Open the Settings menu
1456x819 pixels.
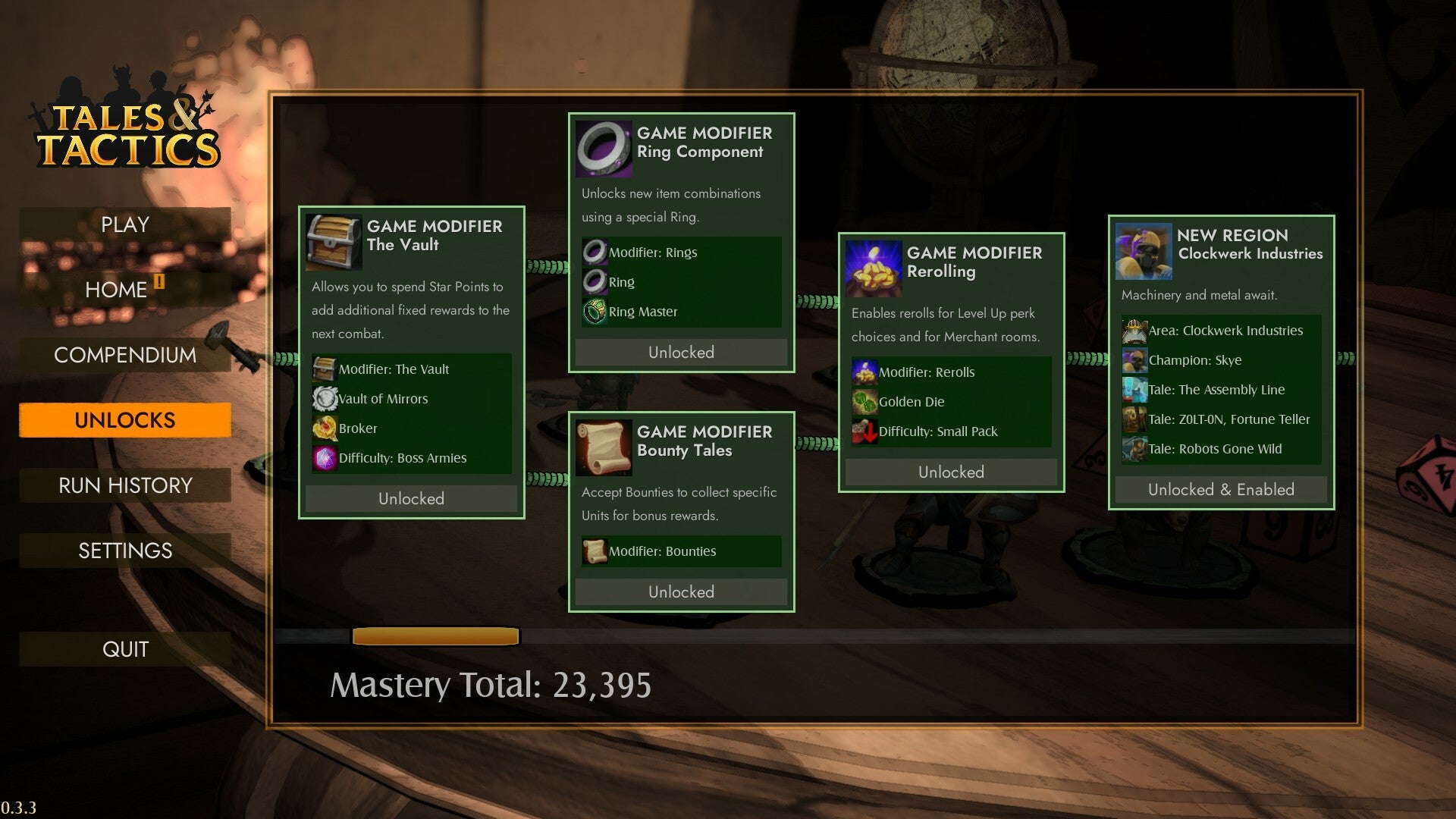pos(125,551)
